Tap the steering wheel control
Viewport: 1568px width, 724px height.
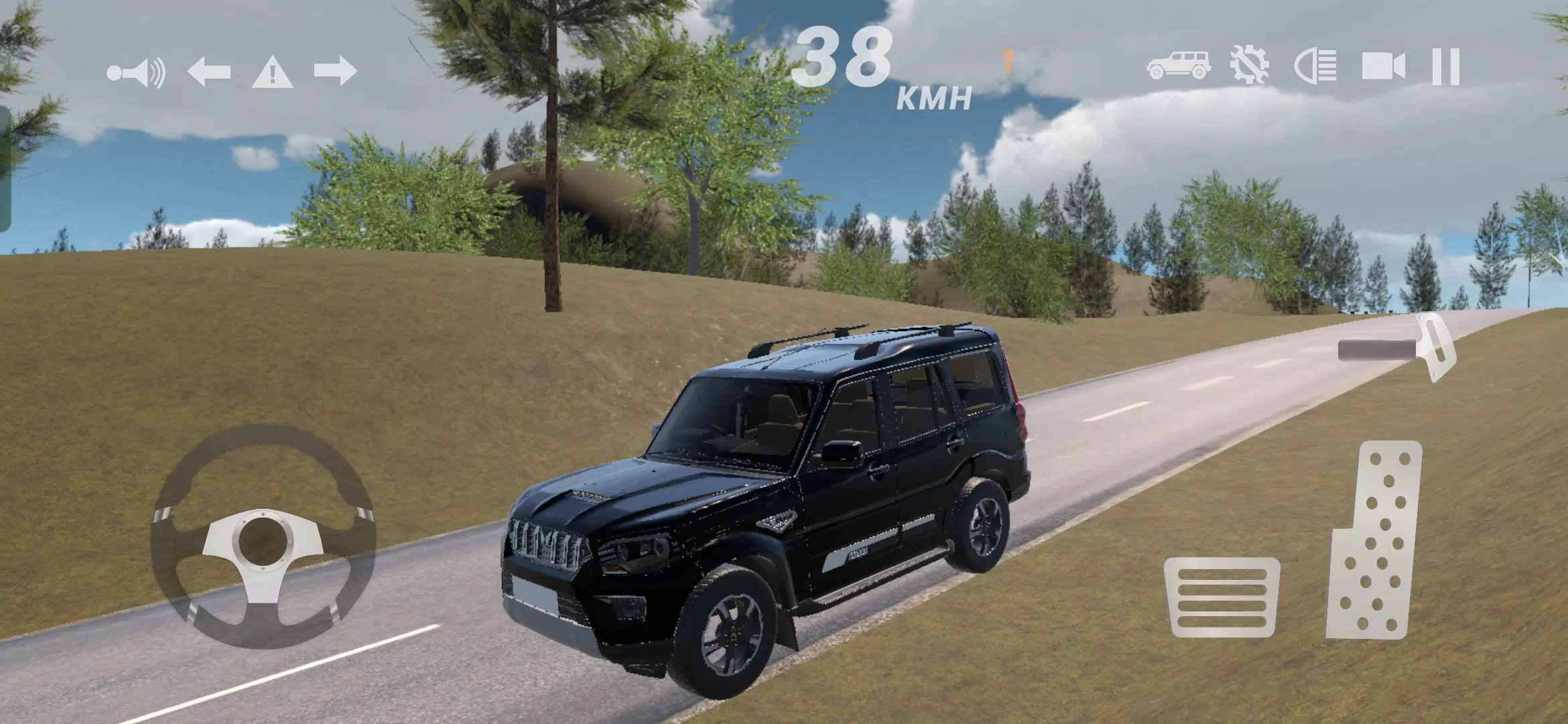point(263,536)
